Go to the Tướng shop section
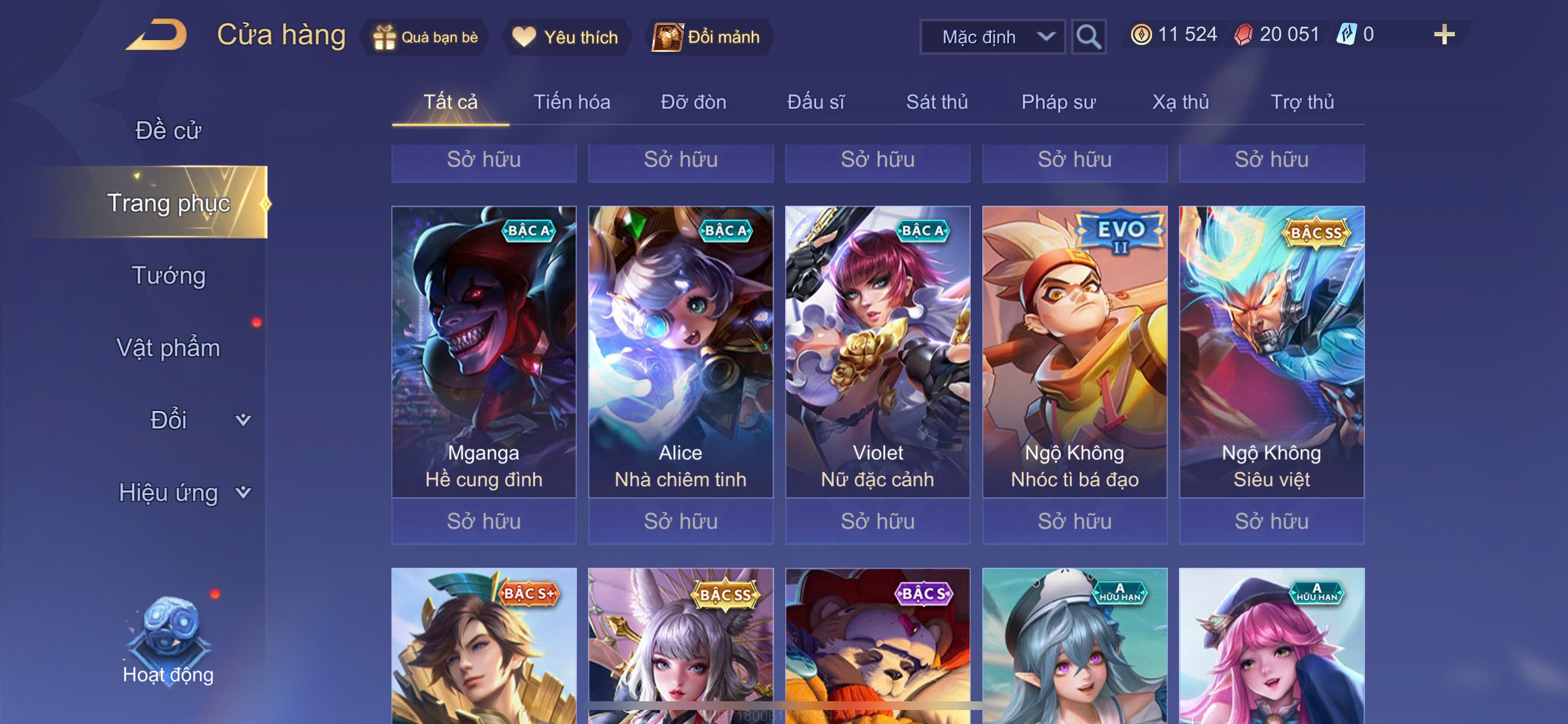The width and height of the screenshot is (1568, 724). coord(169,276)
